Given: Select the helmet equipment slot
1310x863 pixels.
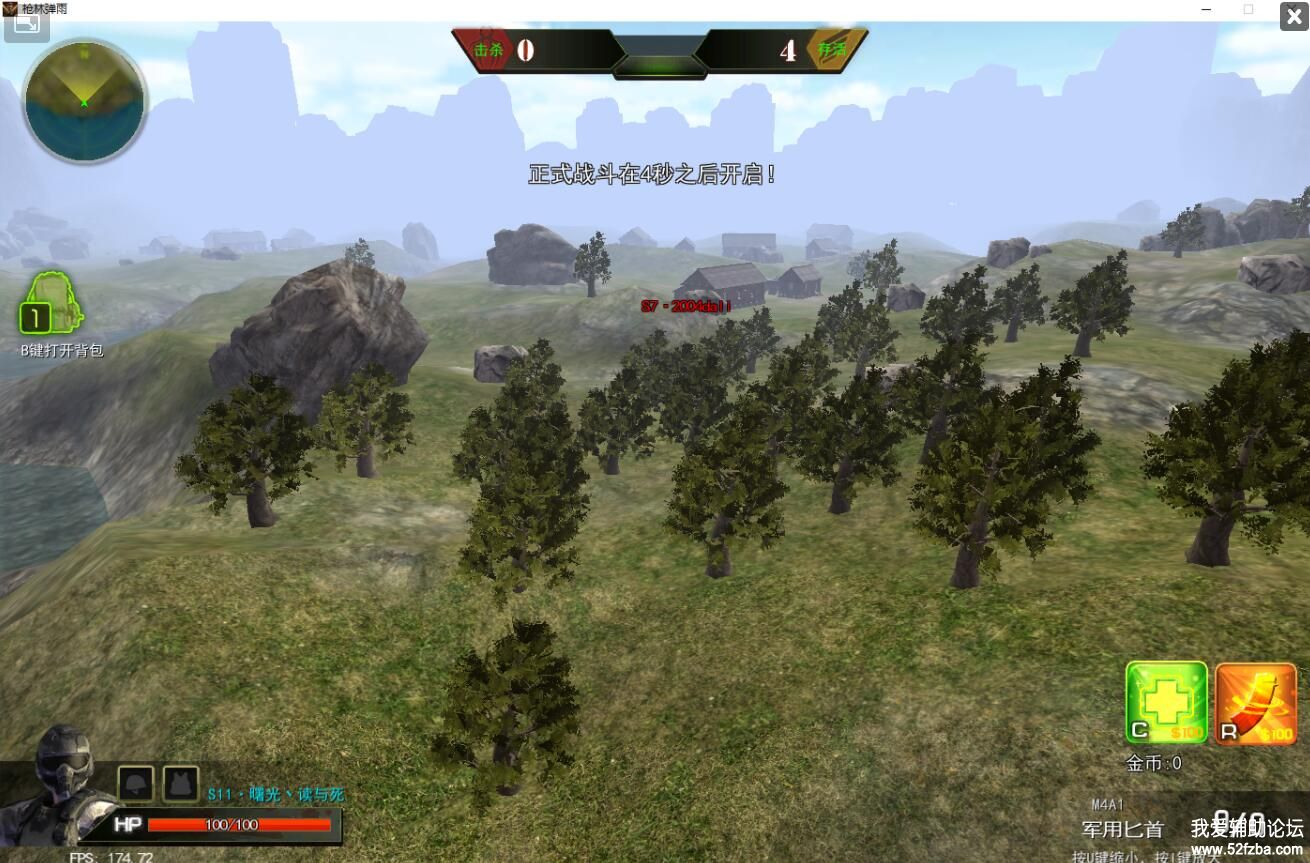Looking at the screenshot, I should click(135, 783).
